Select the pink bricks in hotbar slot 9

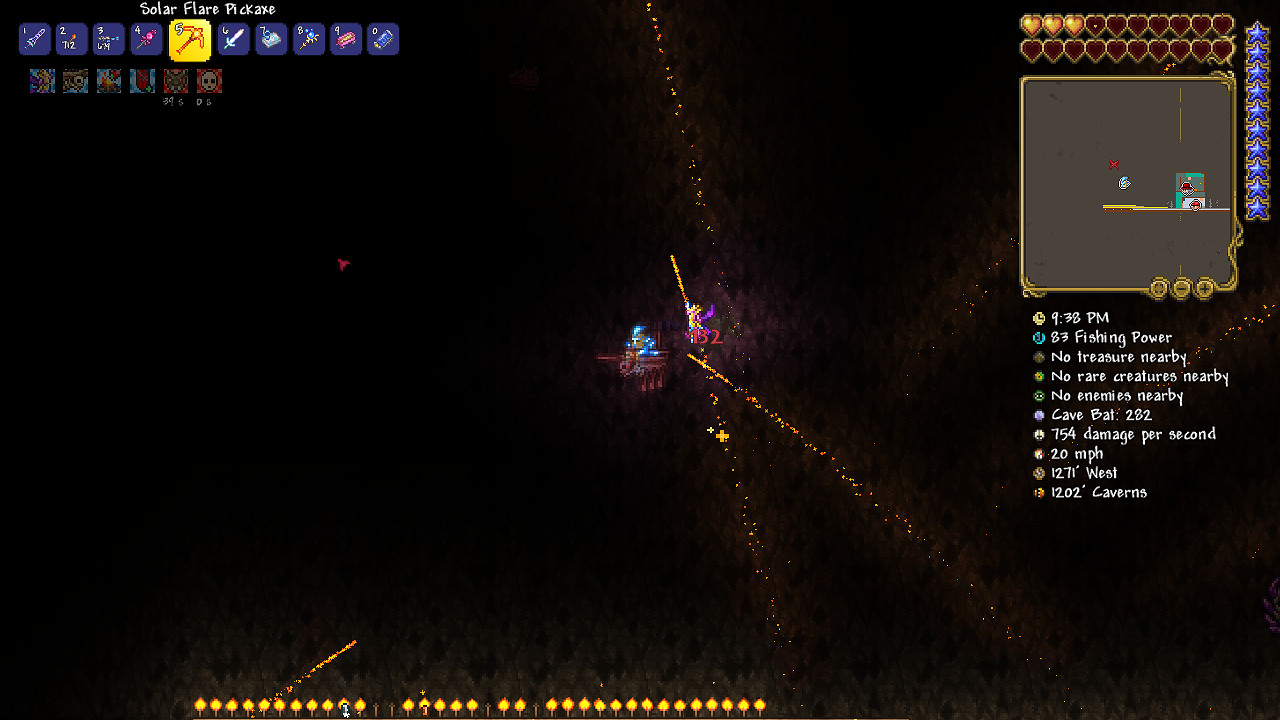click(x=345, y=39)
